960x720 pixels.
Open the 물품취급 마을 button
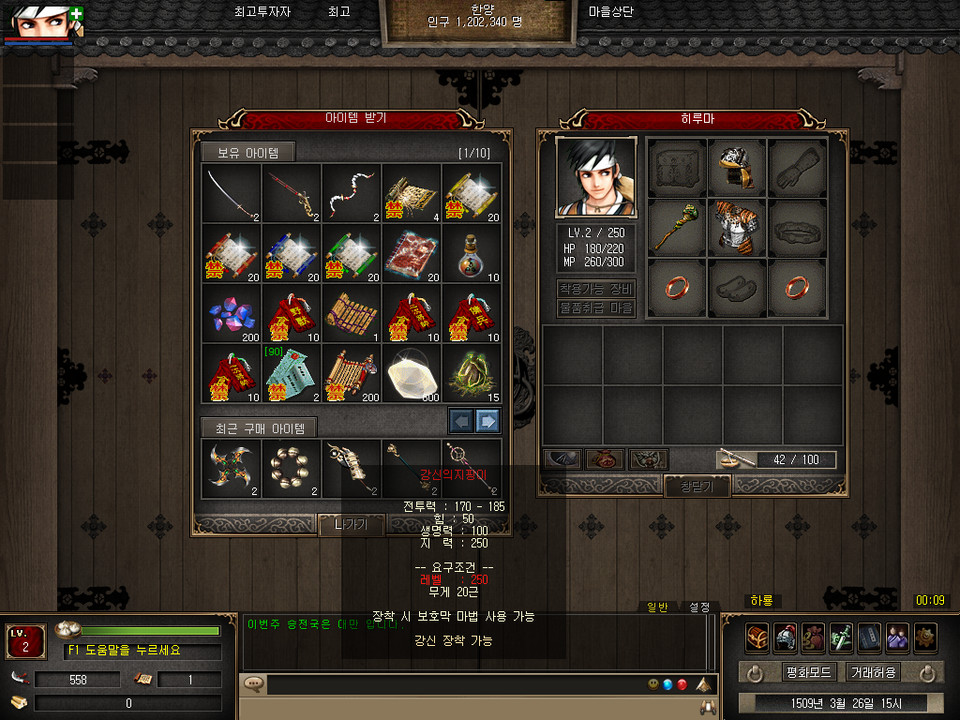[x=596, y=309]
